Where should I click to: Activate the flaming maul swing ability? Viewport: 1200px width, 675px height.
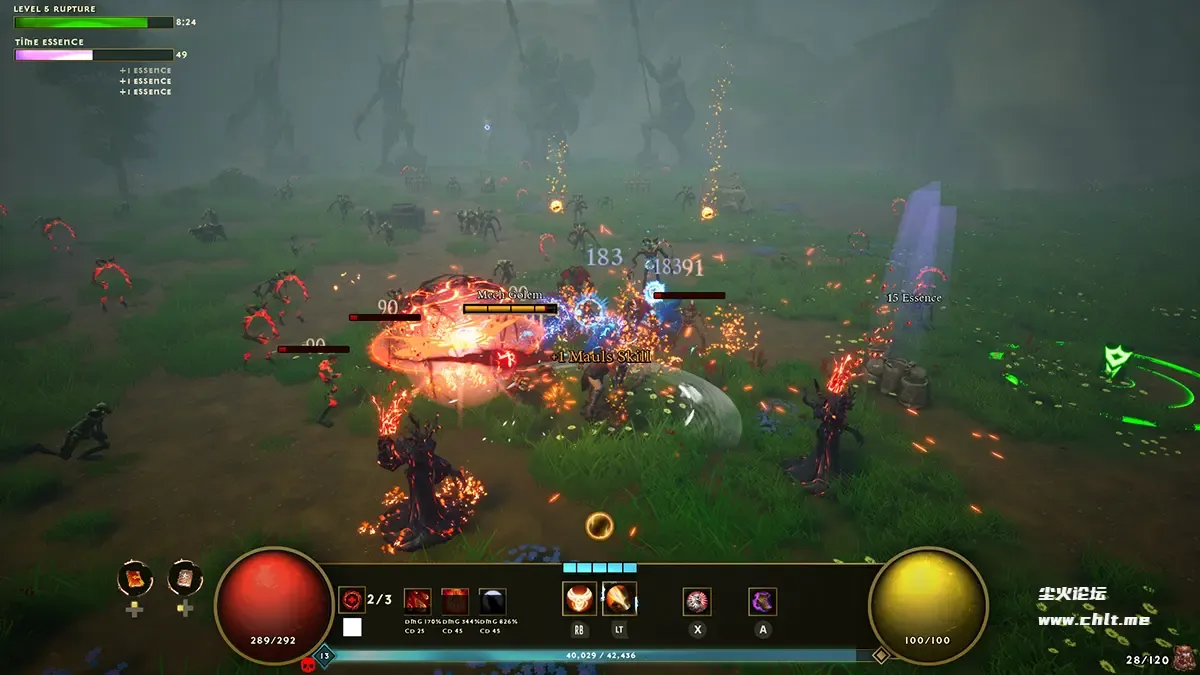tap(619, 599)
